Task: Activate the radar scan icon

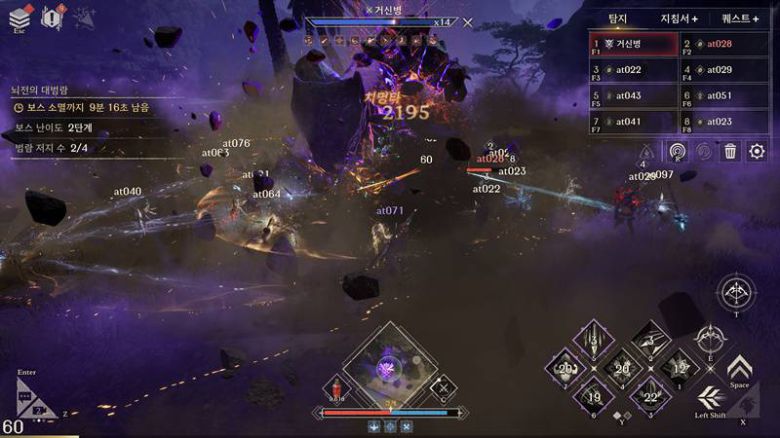Action: [677, 151]
